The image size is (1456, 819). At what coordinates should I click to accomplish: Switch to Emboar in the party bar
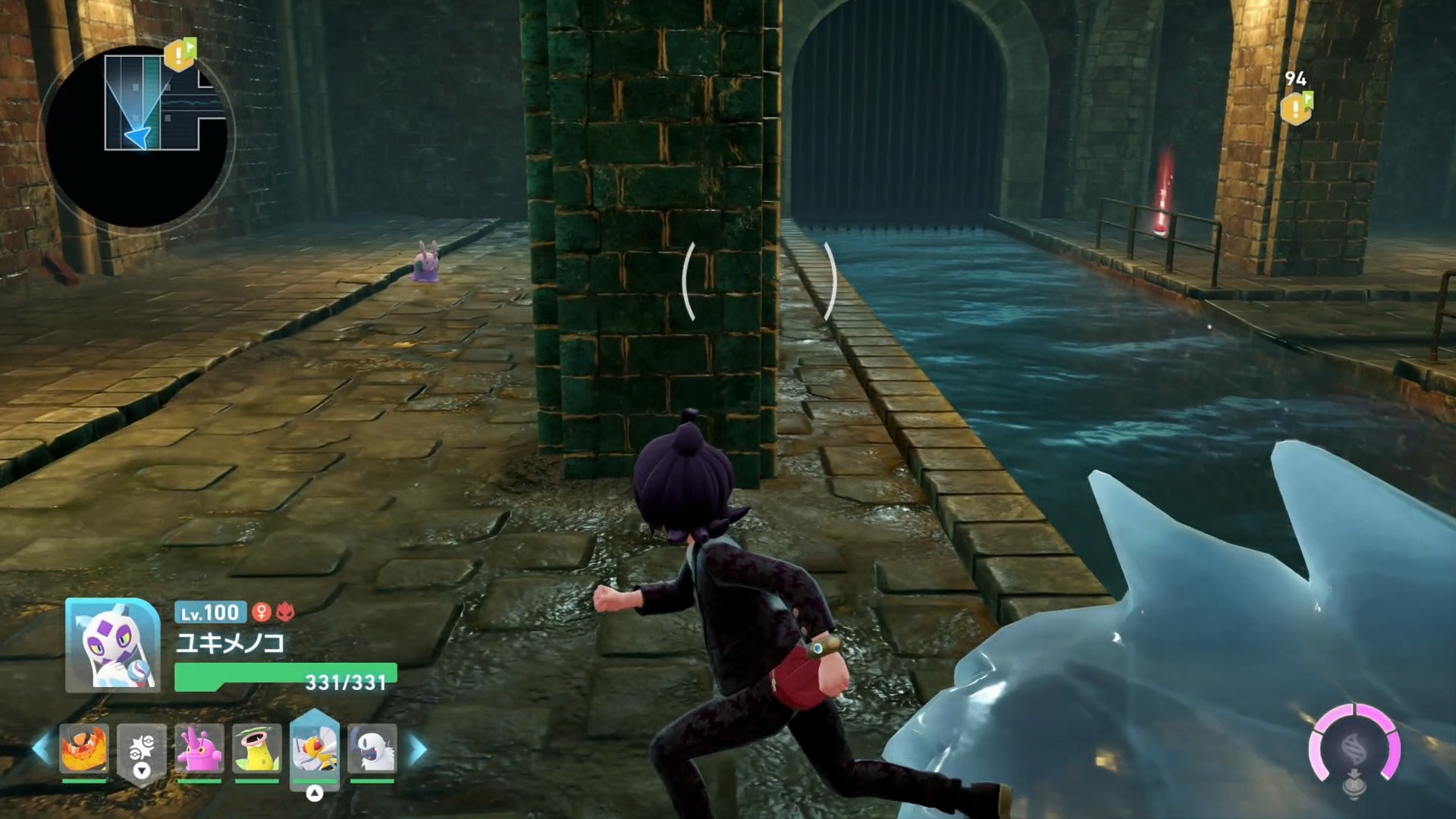84,748
